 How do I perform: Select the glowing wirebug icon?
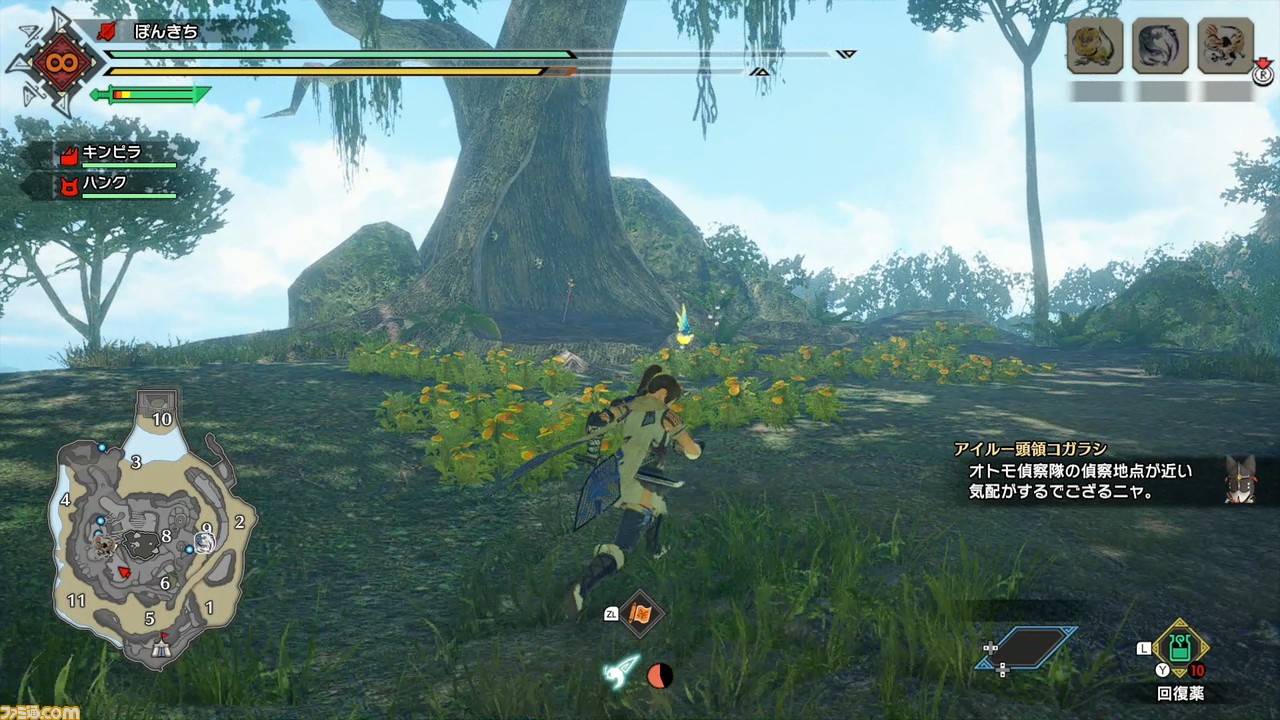coord(620,673)
